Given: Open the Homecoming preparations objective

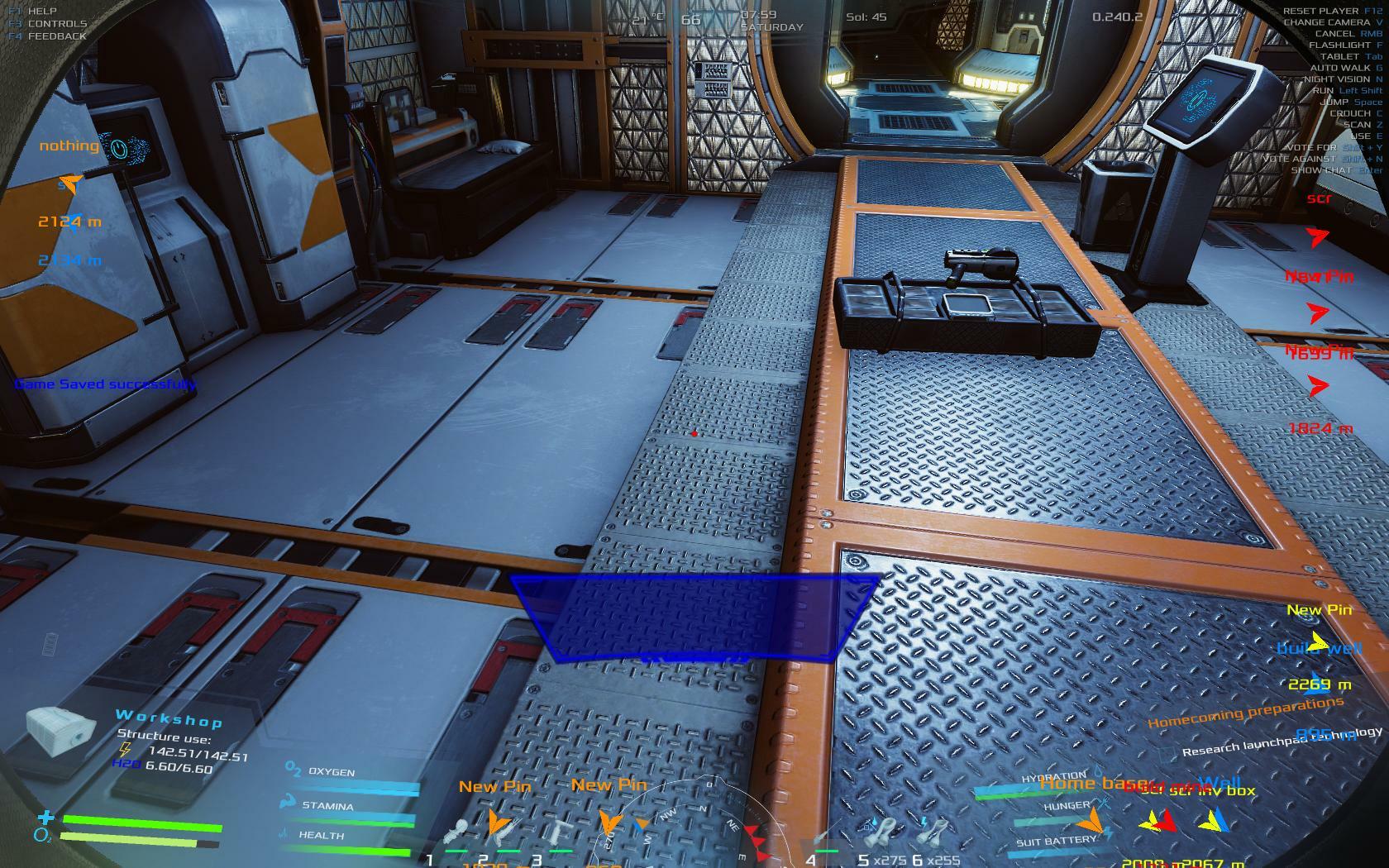Looking at the screenshot, I should [1245, 712].
